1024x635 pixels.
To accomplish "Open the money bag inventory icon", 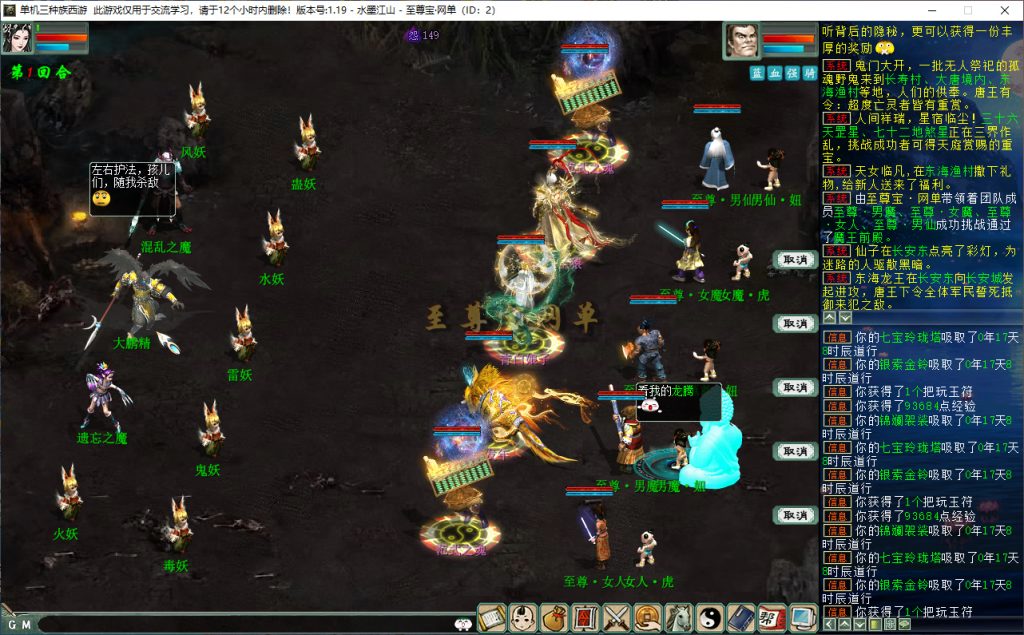I will point(554,618).
